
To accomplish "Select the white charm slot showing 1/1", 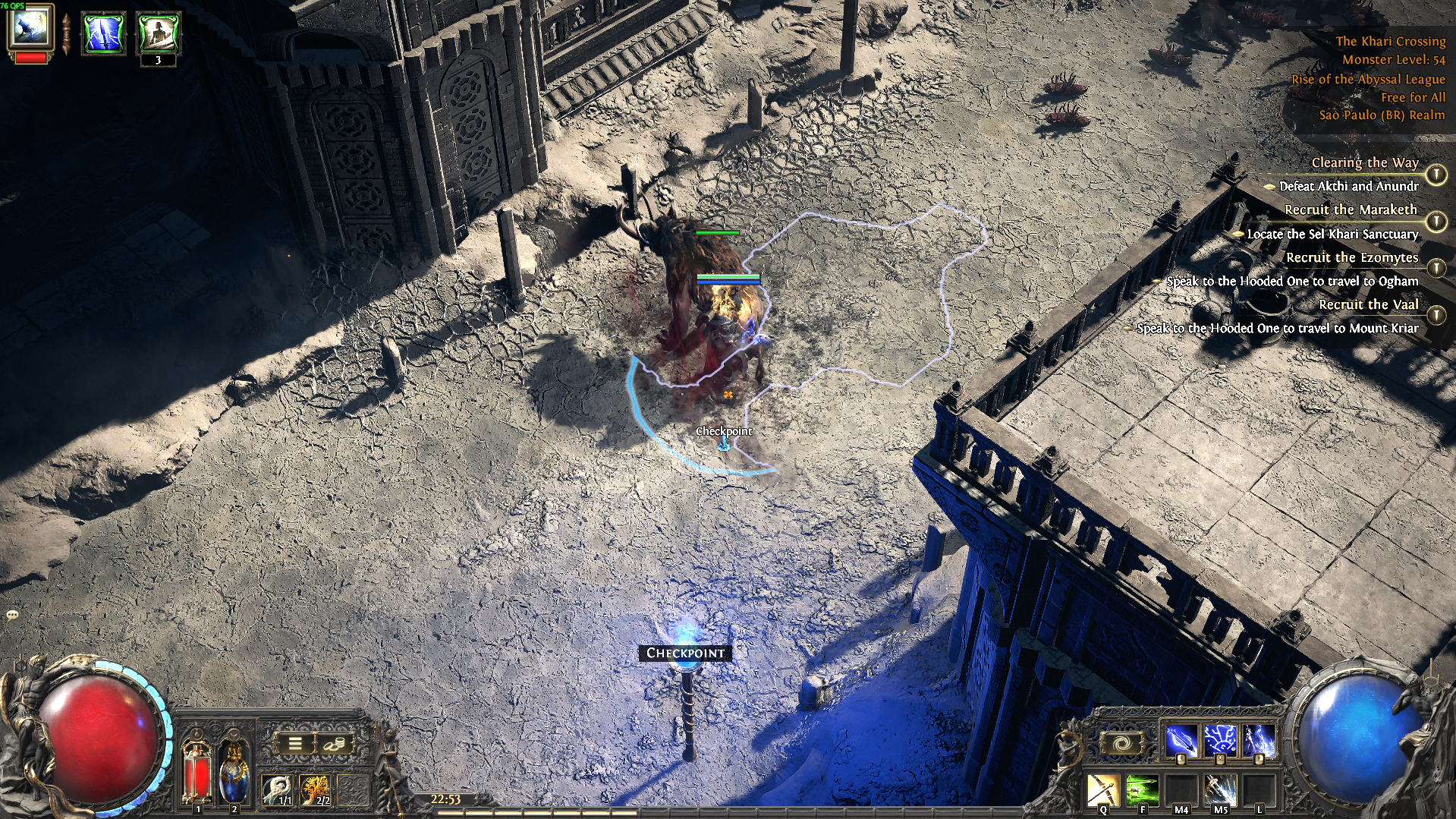I will coord(278,789).
